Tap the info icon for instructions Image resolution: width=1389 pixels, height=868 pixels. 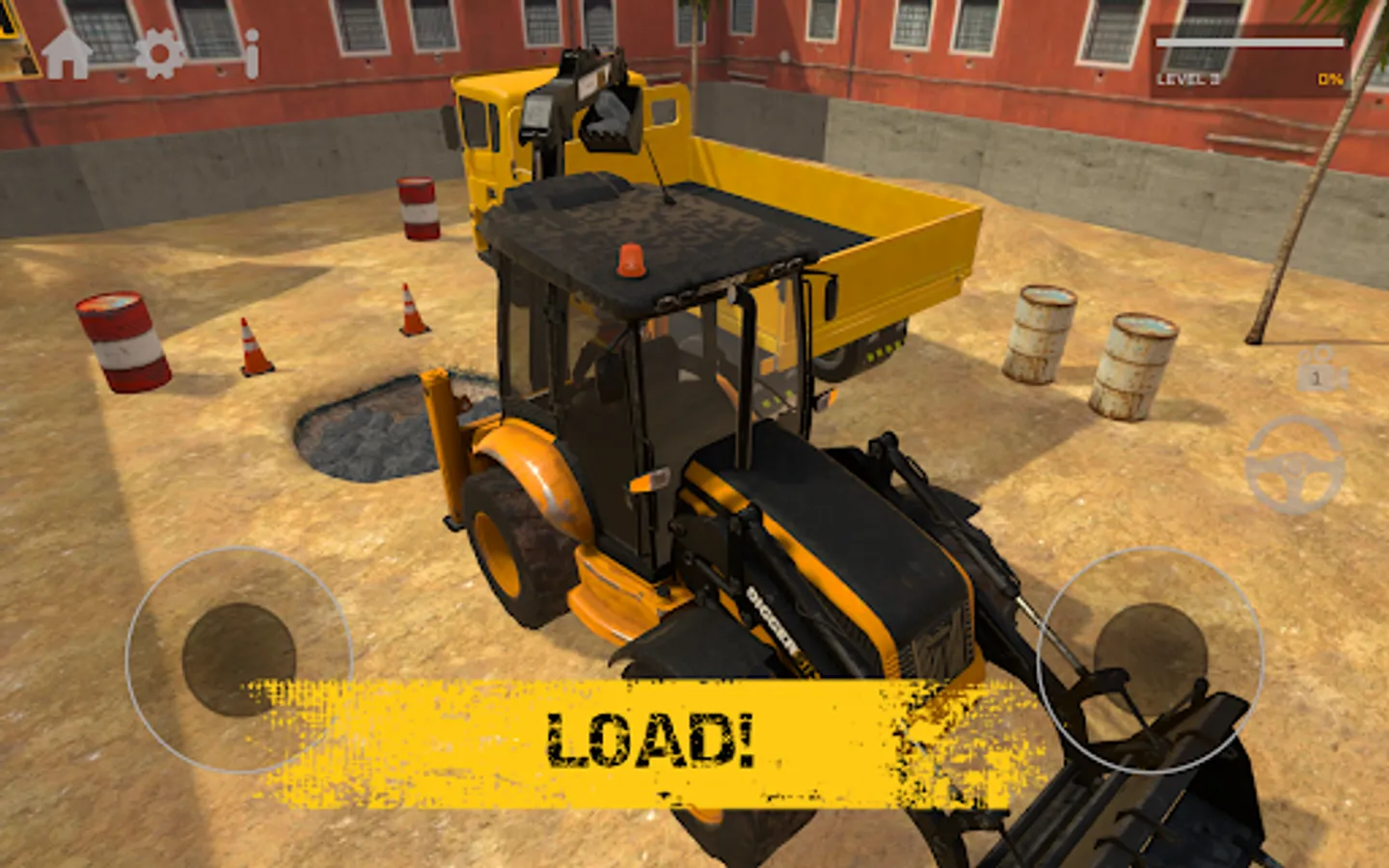(251, 53)
